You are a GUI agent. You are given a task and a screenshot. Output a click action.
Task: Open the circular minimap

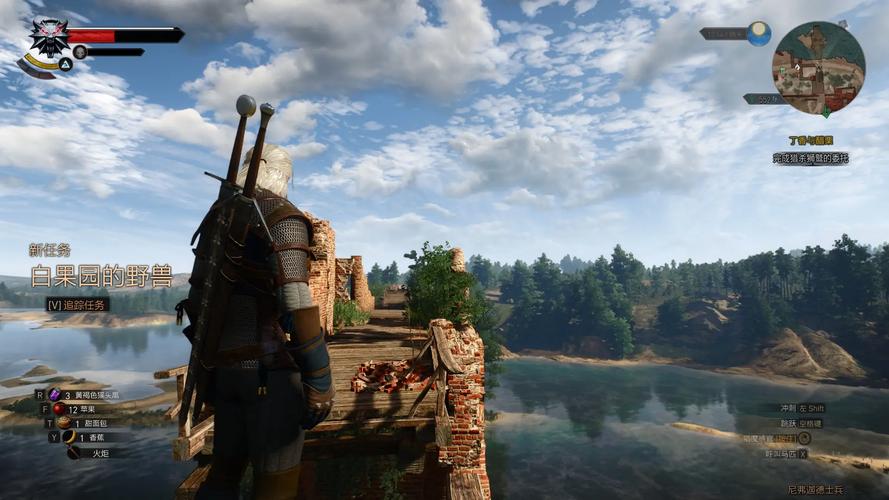click(818, 68)
